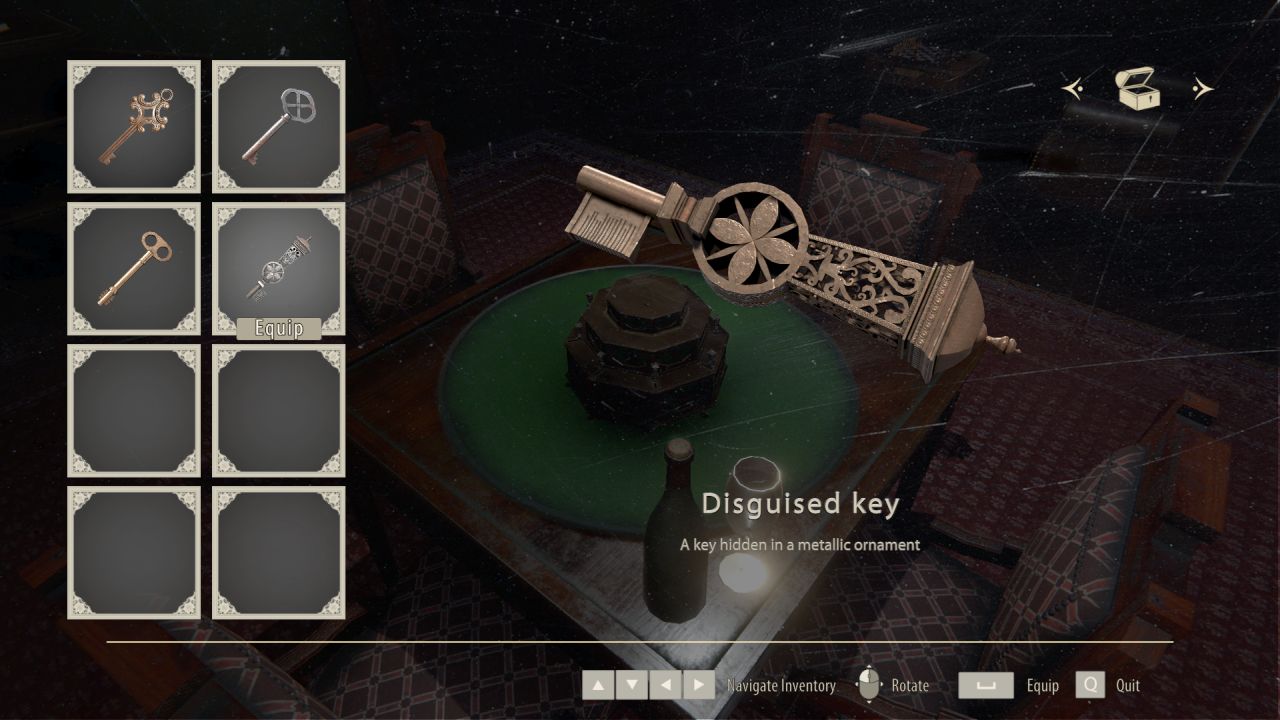Select the ornate copper key slot
This screenshot has height=720, width=1280.
click(134, 126)
